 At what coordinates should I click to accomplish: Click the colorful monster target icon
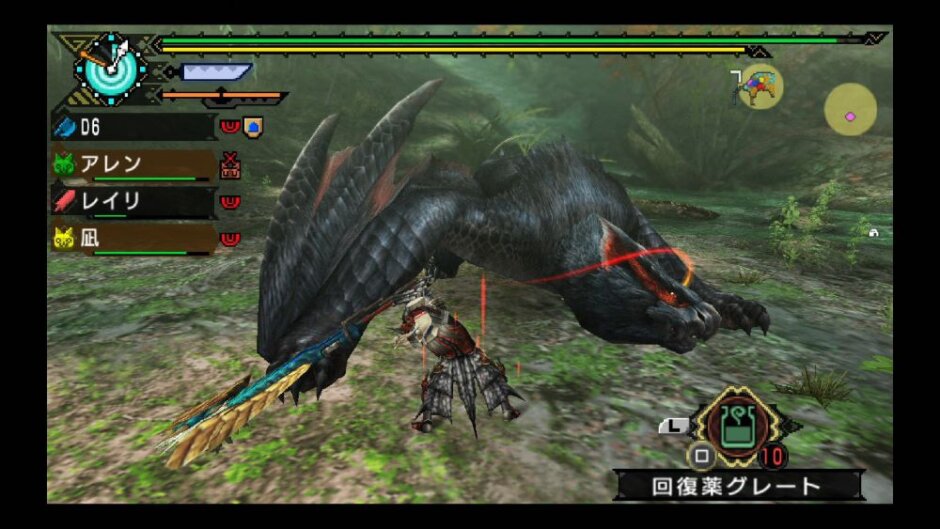pyautogui.click(x=759, y=87)
